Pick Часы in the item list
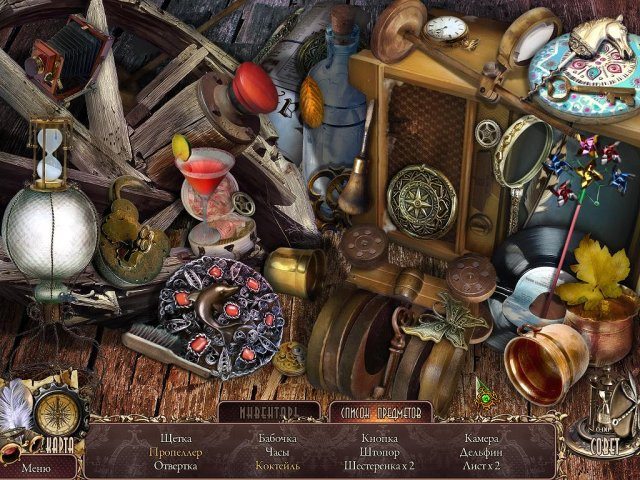 tap(277, 452)
